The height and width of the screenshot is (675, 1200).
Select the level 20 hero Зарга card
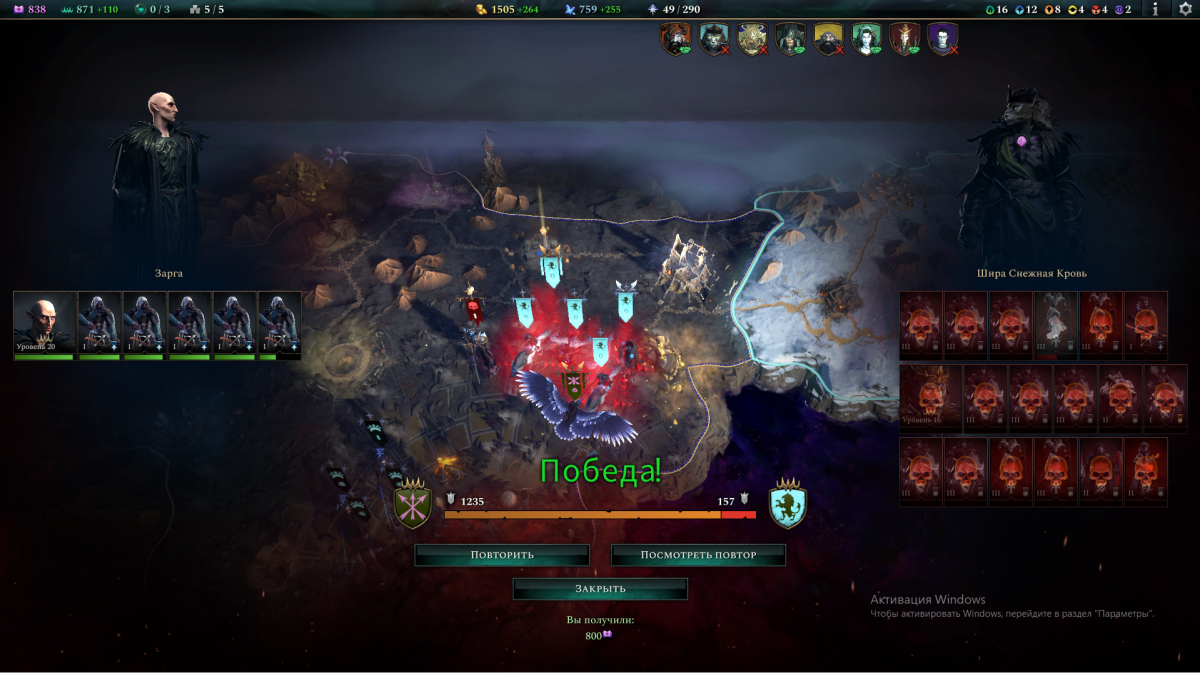click(x=44, y=324)
